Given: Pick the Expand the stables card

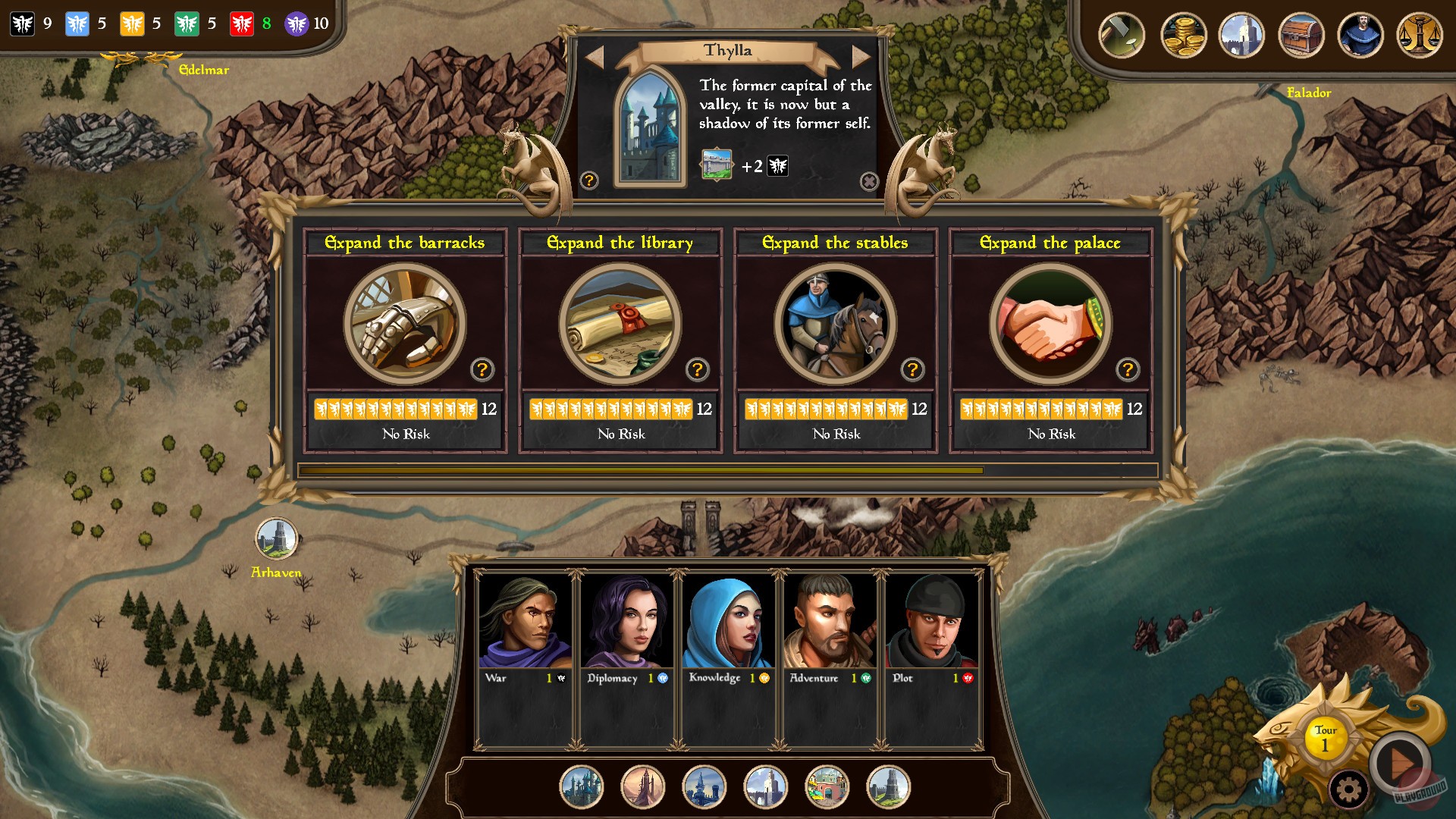Looking at the screenshot, I should [x=835, y=325].
